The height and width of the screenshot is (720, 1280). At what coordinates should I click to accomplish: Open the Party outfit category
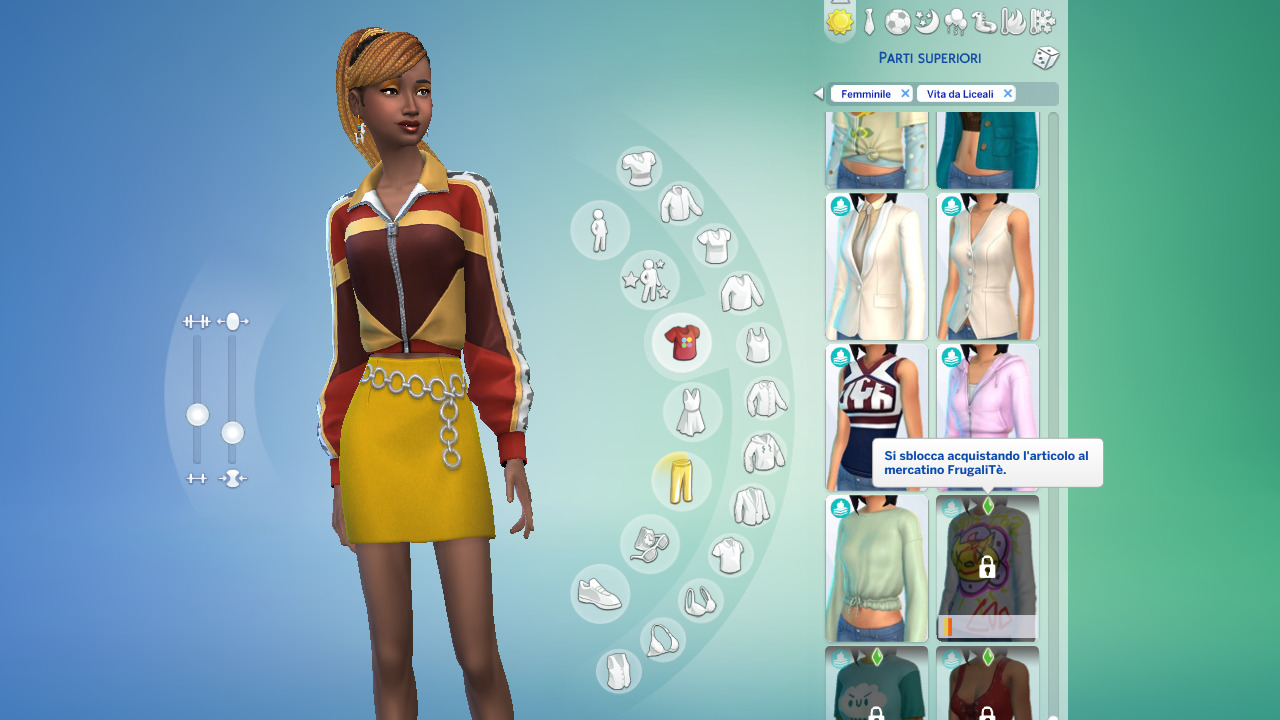[956, 22]
